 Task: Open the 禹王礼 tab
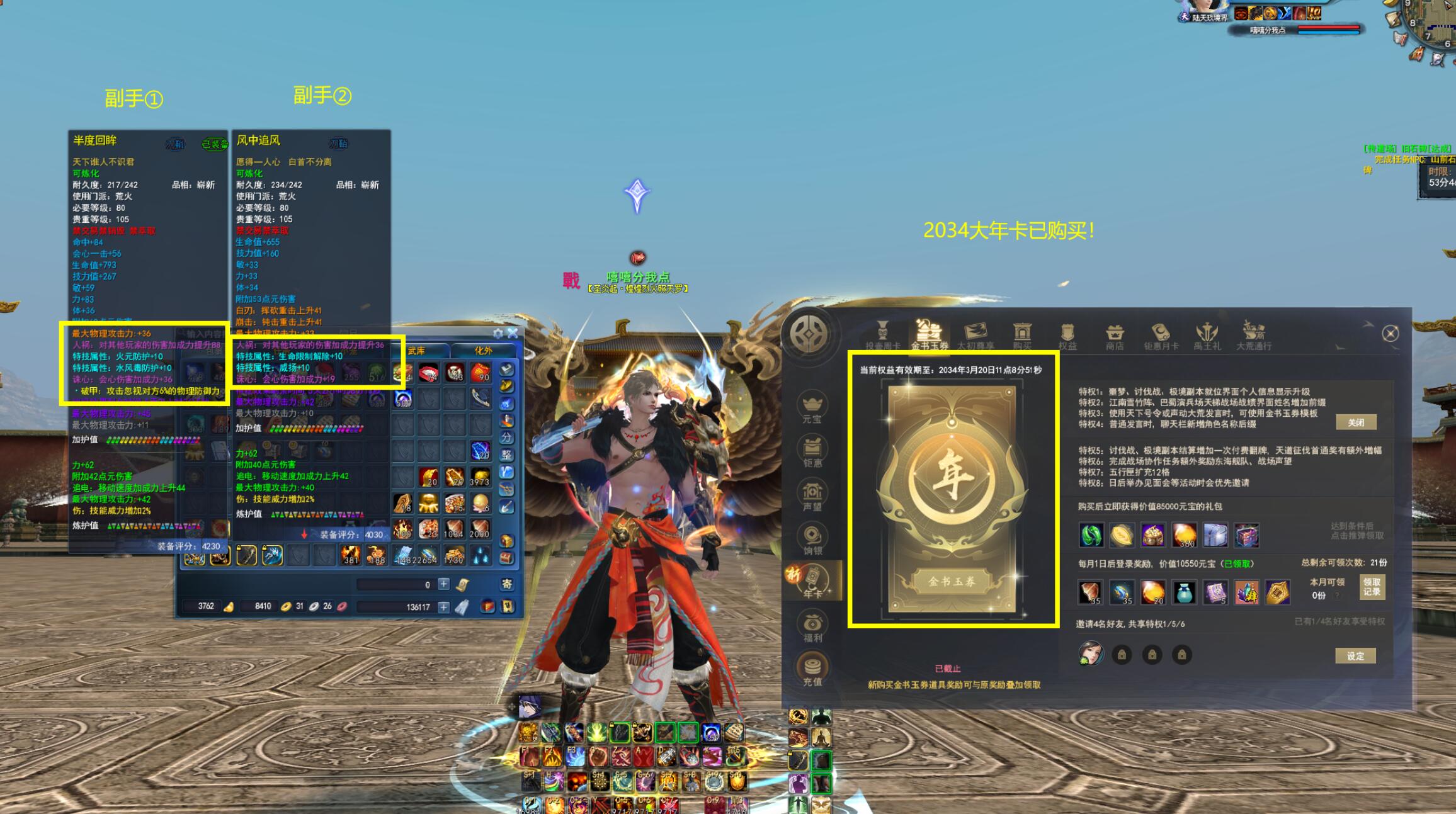pyautogui.click(x=1207, y=336)
